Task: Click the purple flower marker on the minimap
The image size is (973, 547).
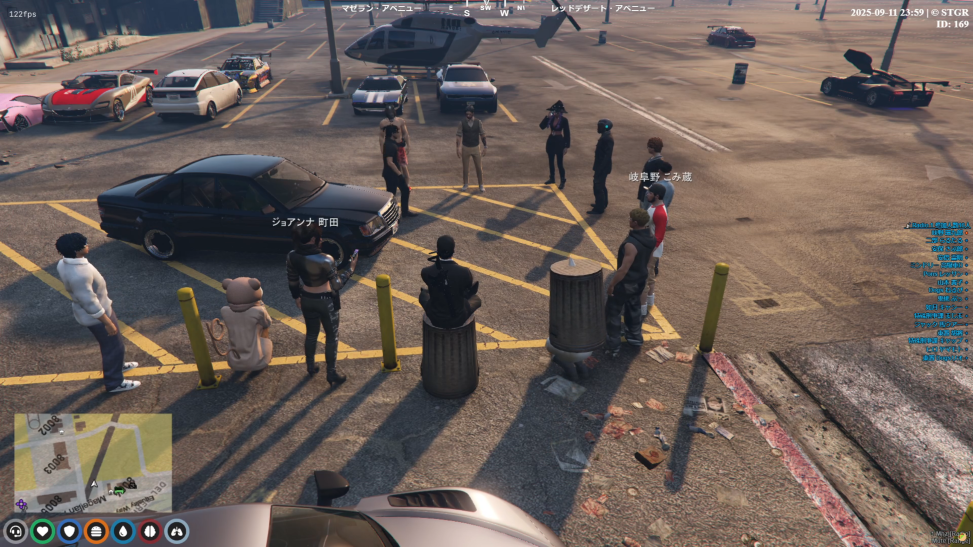Action: coord(22,504)
